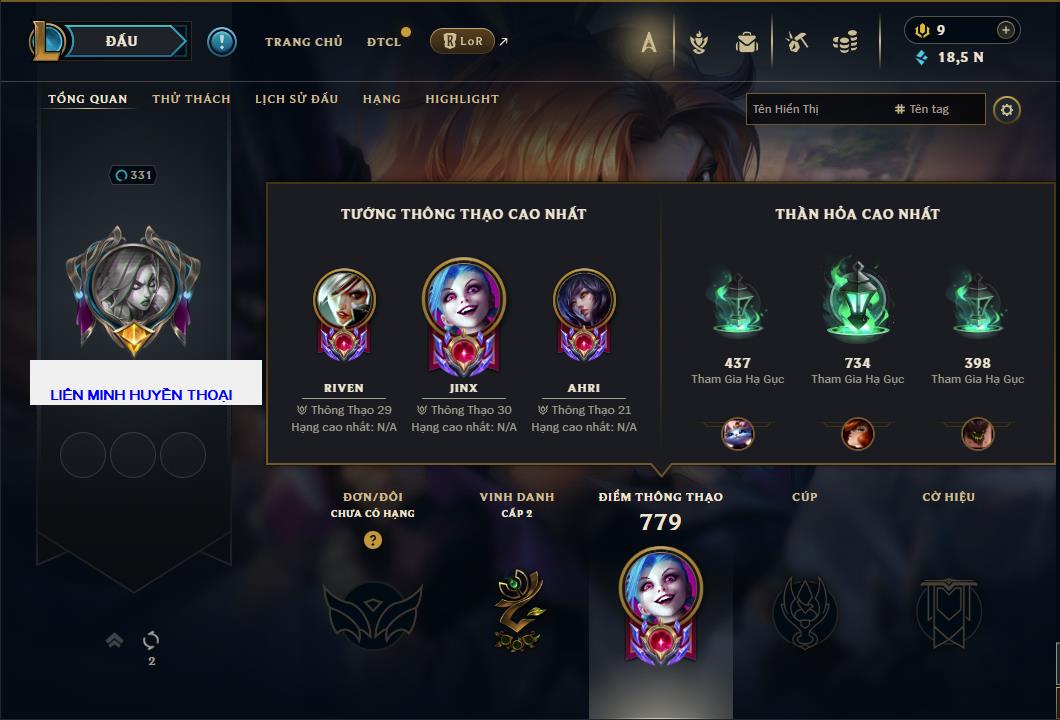Select the Ahri mastery champion portrait
The width and height of the screenshot is (1060, 720).
pyautogui.click(x=584, y=300)
